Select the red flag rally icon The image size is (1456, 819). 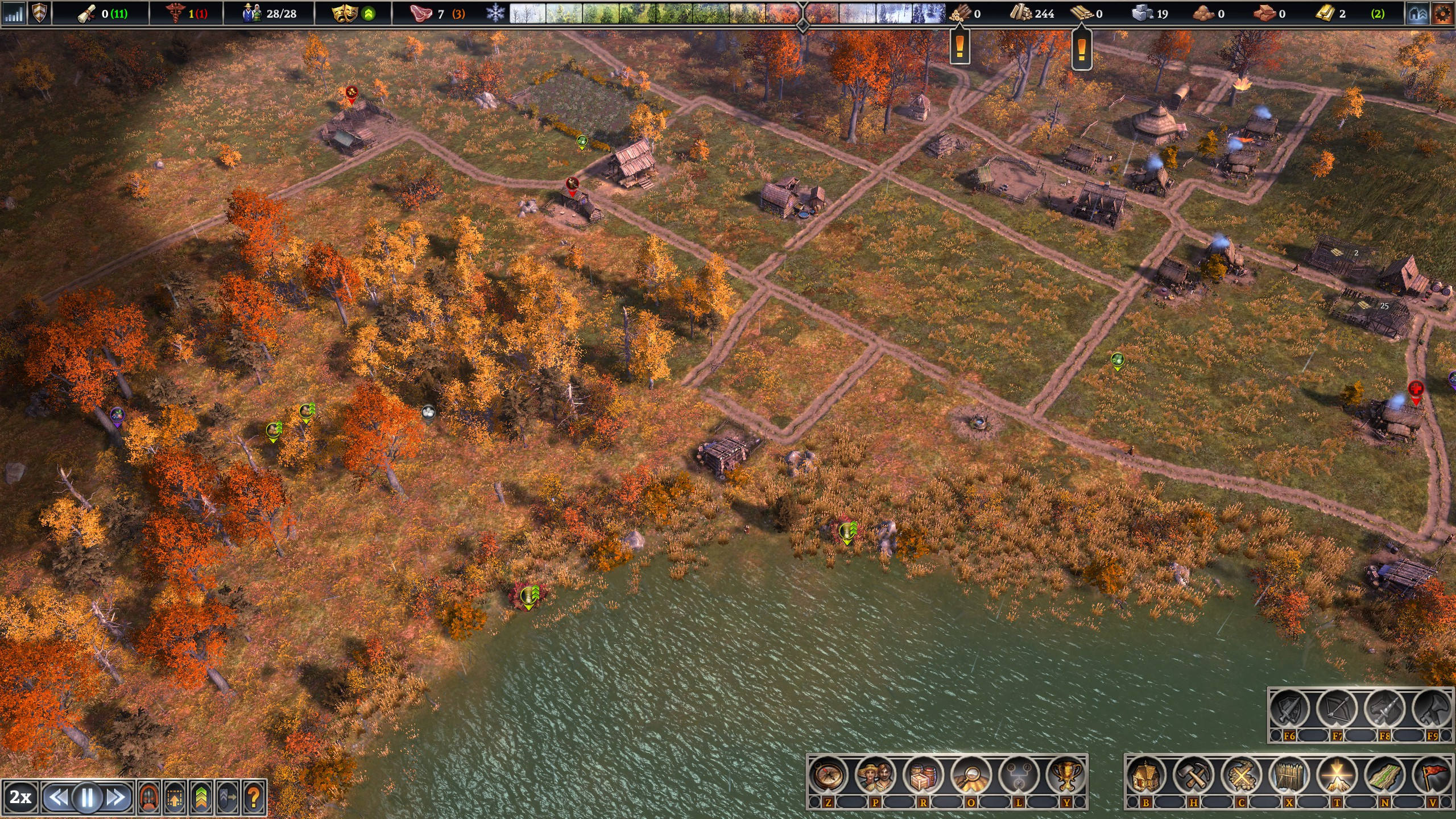point(1432,776)
